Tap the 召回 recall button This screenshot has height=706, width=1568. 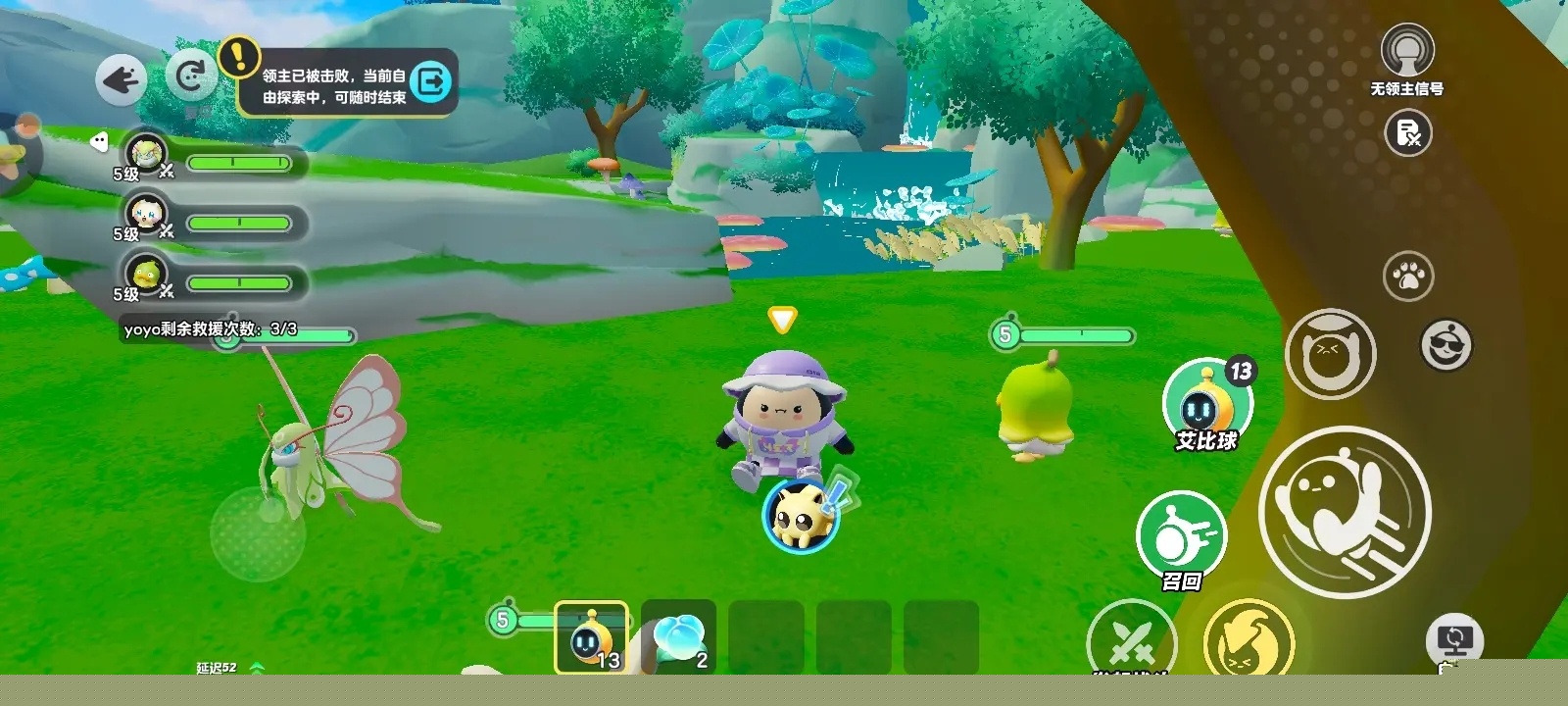1181,536
